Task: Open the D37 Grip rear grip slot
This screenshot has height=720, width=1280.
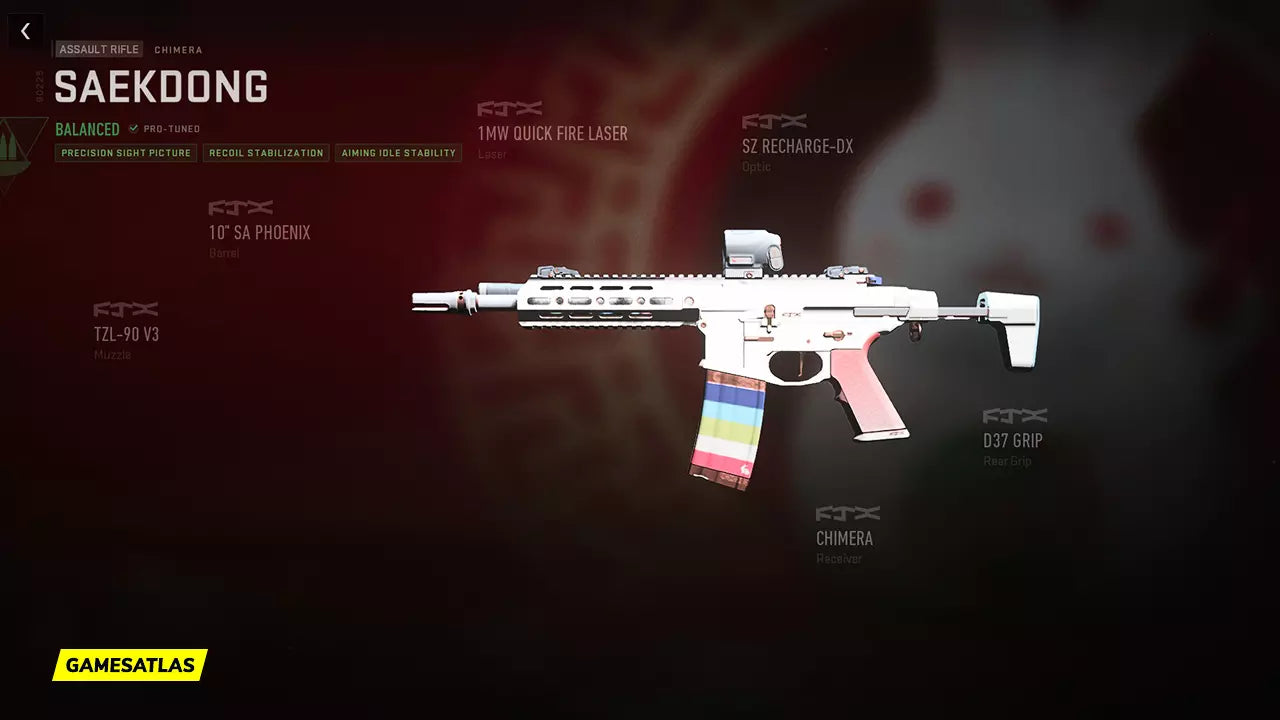Action: (1012, 440)
